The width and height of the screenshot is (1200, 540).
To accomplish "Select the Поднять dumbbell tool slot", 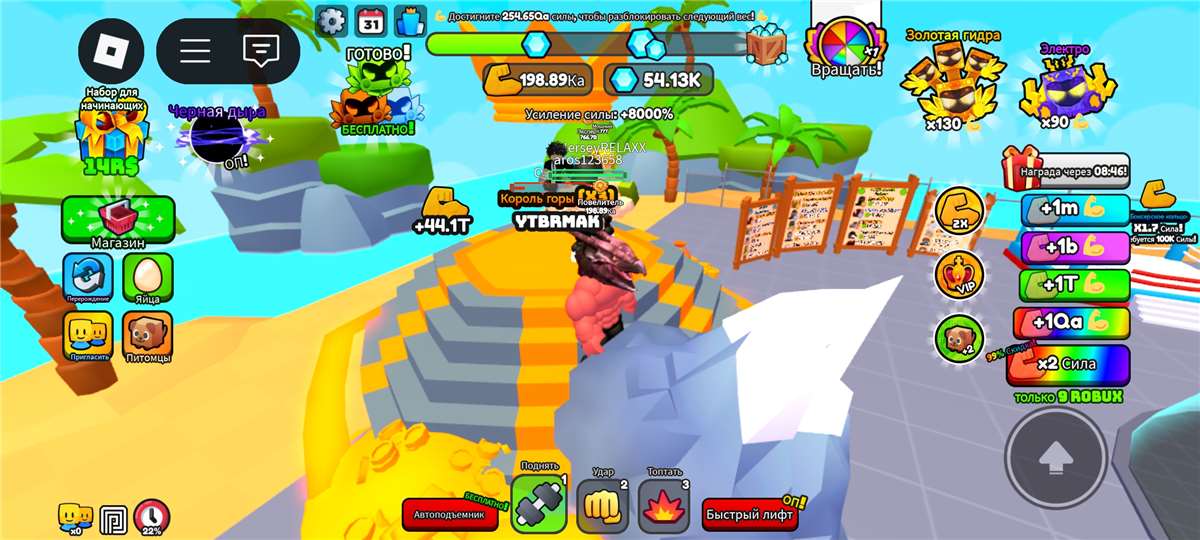I will (x=539, y=502).
